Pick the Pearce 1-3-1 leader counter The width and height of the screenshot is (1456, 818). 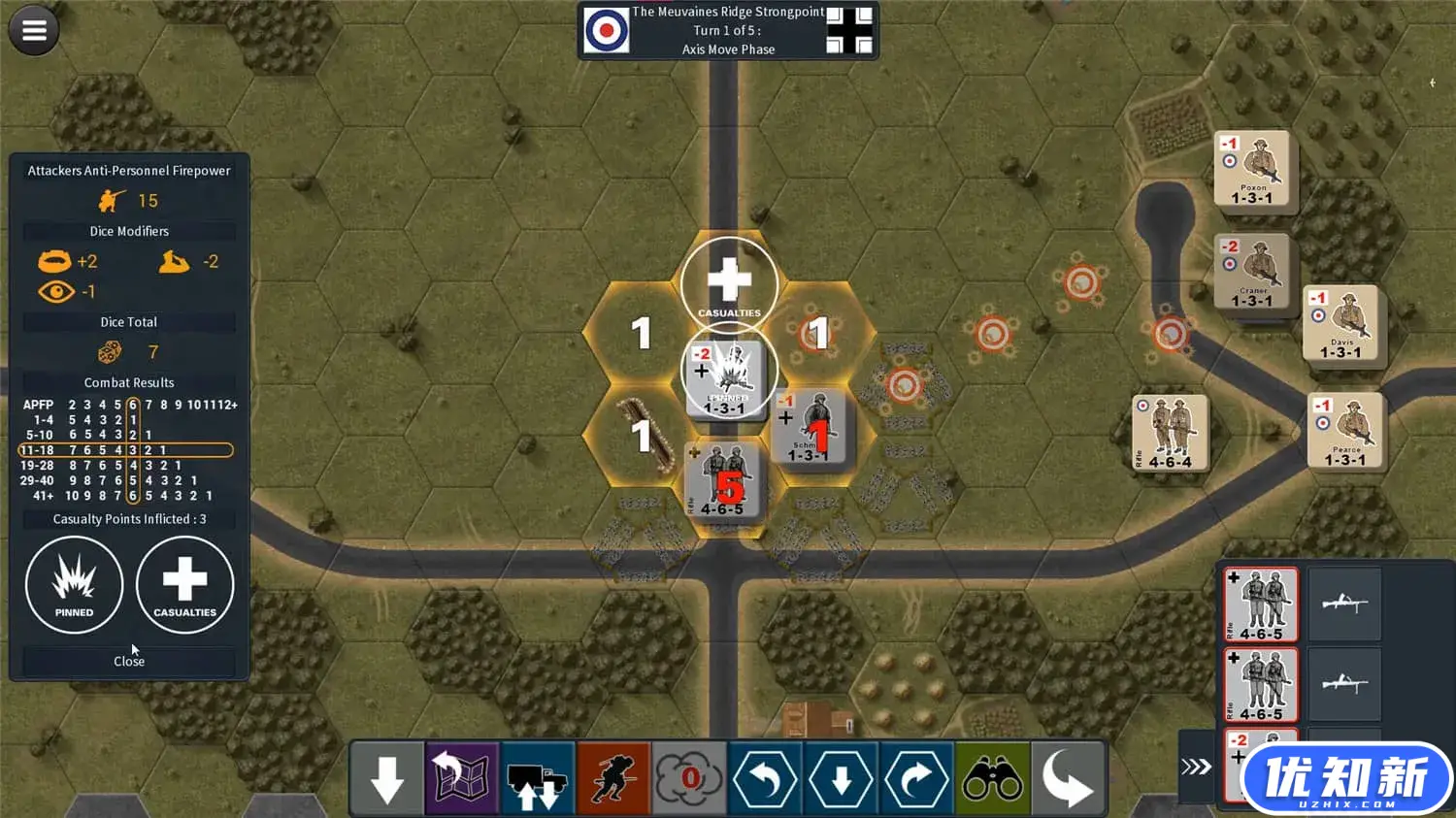click(x=1345, y=431)
